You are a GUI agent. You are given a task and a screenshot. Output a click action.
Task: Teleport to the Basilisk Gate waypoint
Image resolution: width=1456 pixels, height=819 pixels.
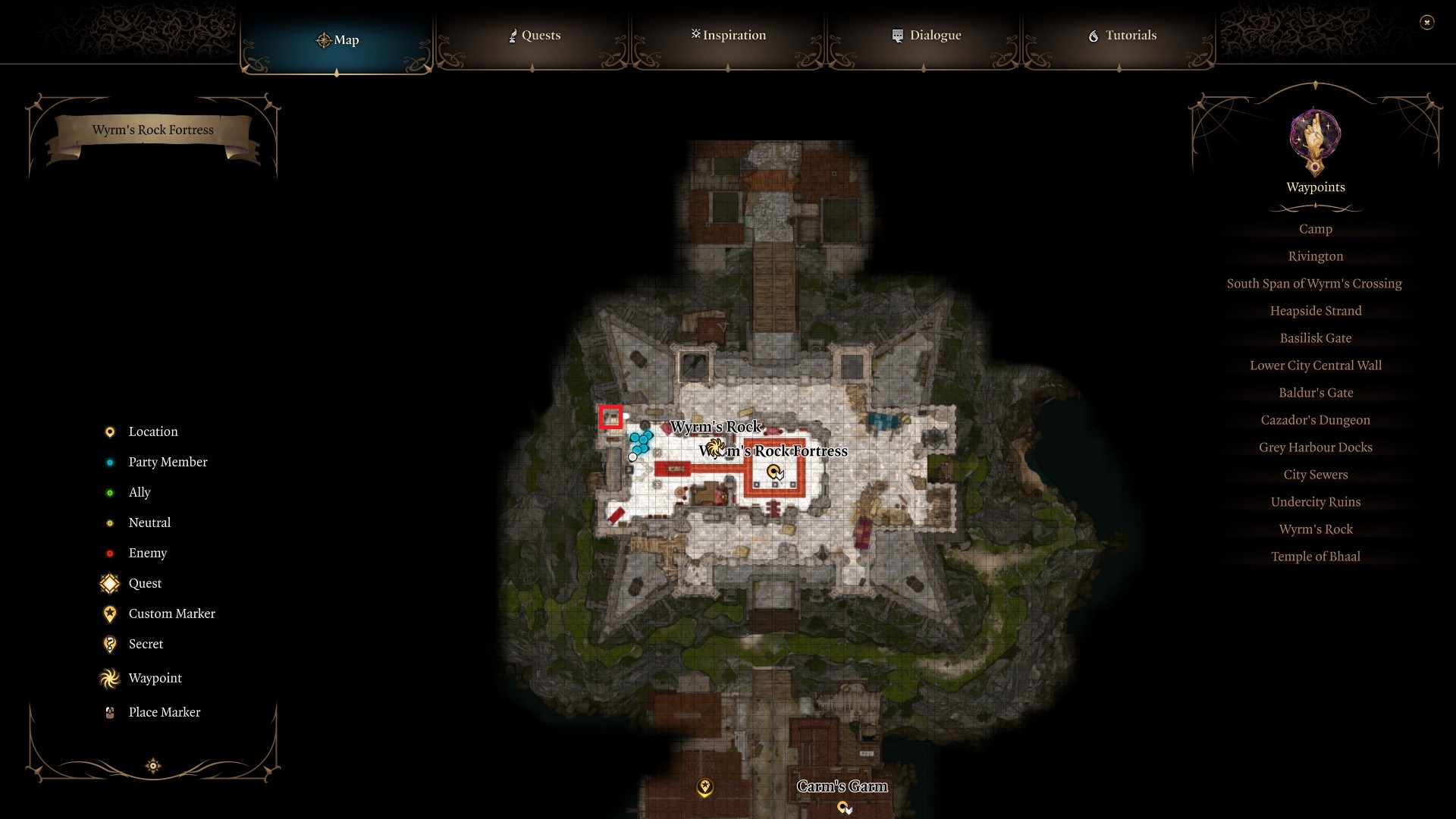click(1316, 337)
